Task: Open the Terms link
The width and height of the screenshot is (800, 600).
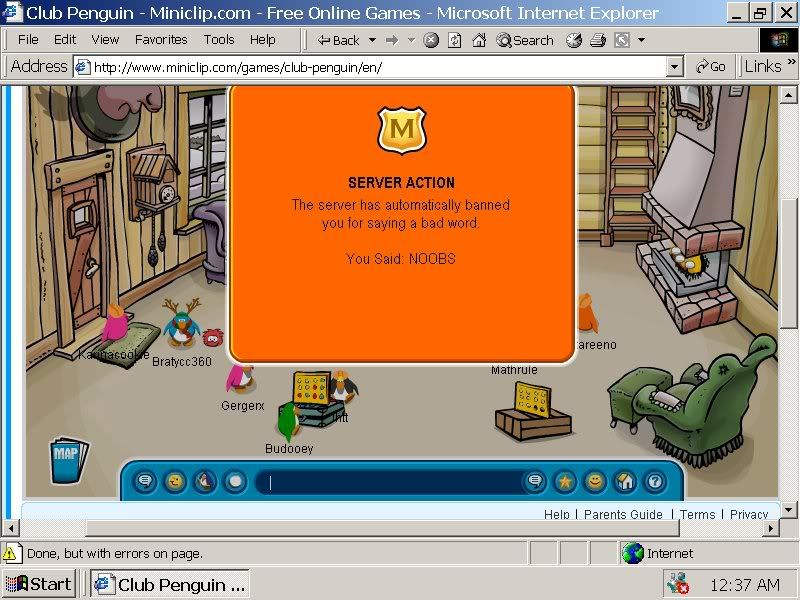Action: [698, 514]
